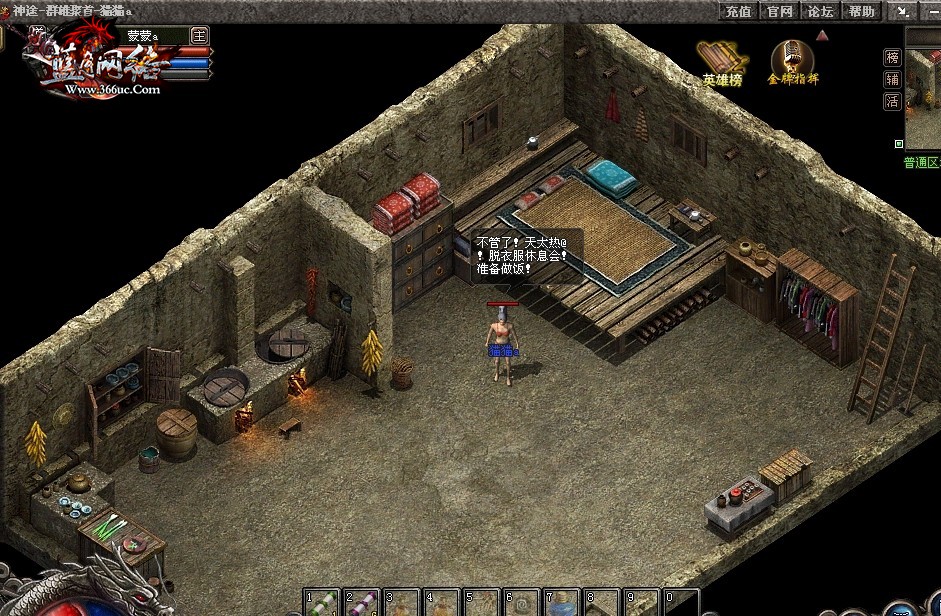
Task: Open the 论坛 forum button
Action: tap(820, 11)
